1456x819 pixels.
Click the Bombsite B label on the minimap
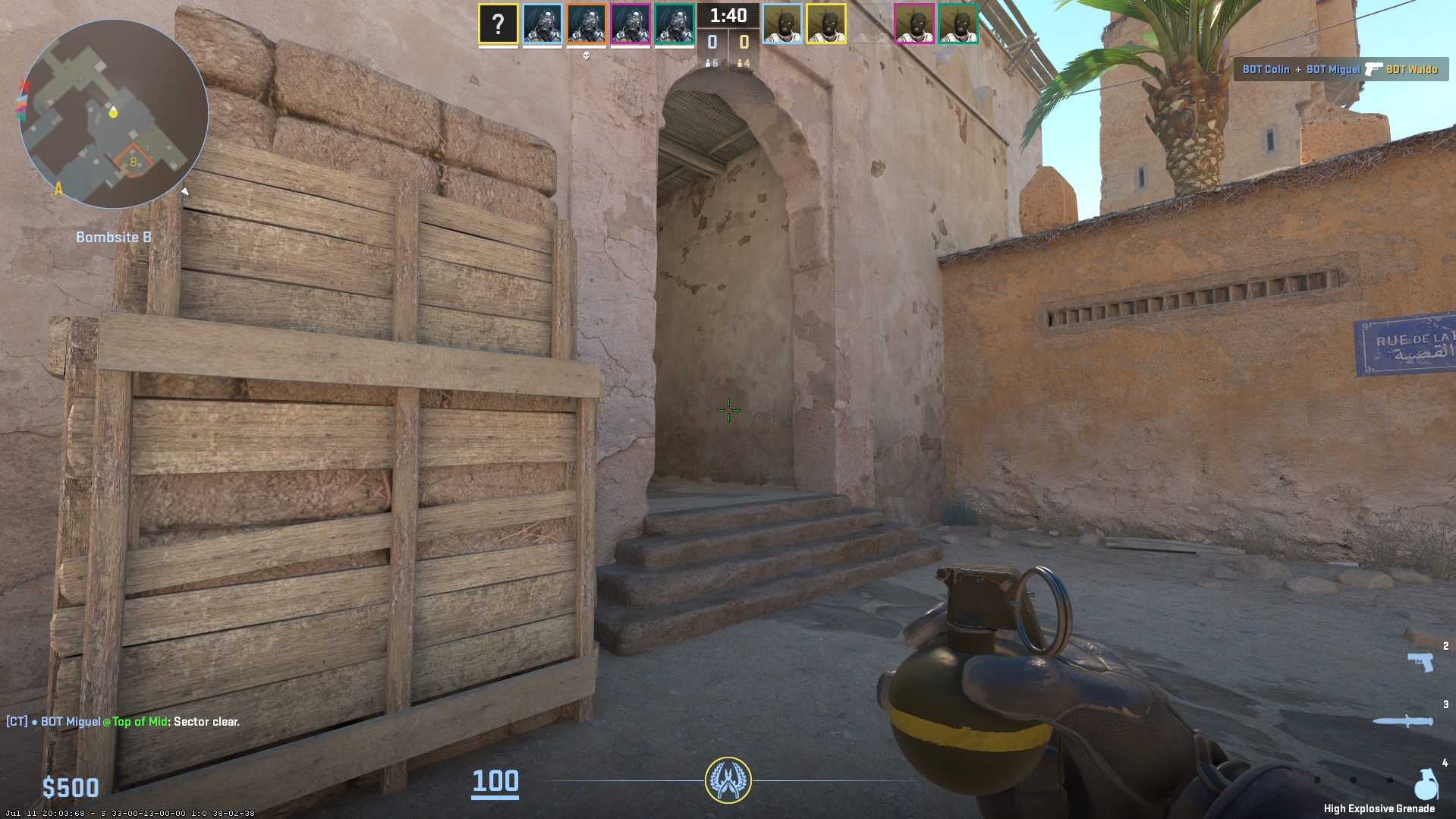[114, 237]
